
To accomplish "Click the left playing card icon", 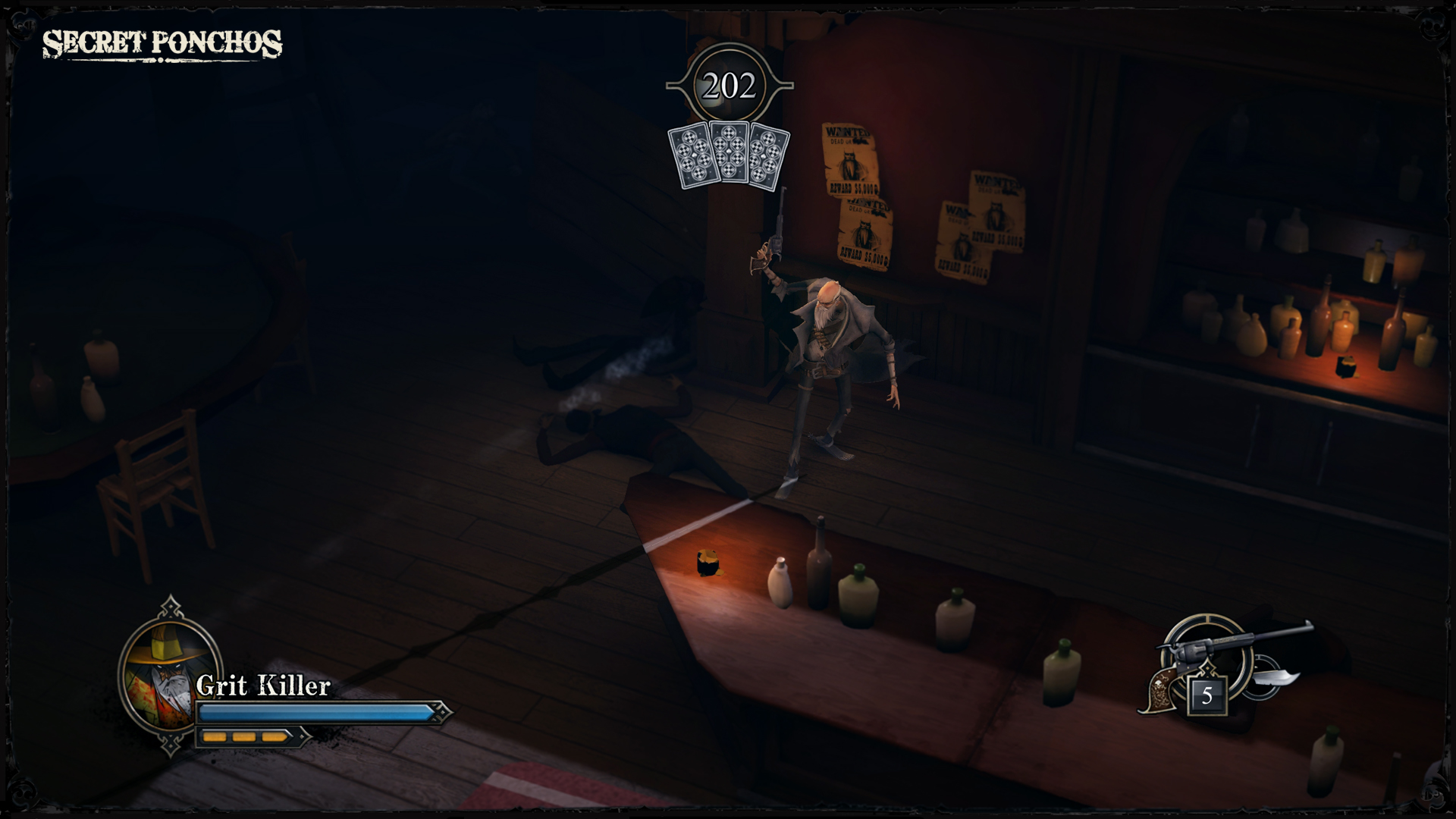I will (x=690, y=155).
